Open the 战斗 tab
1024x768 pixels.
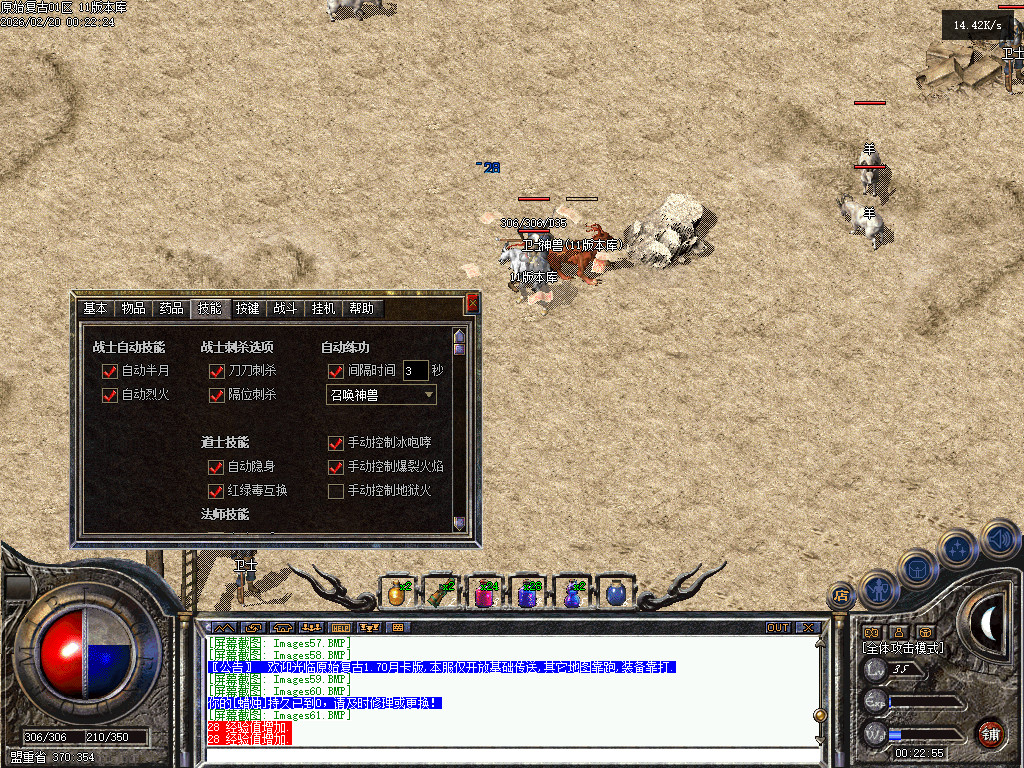point(285,309)
